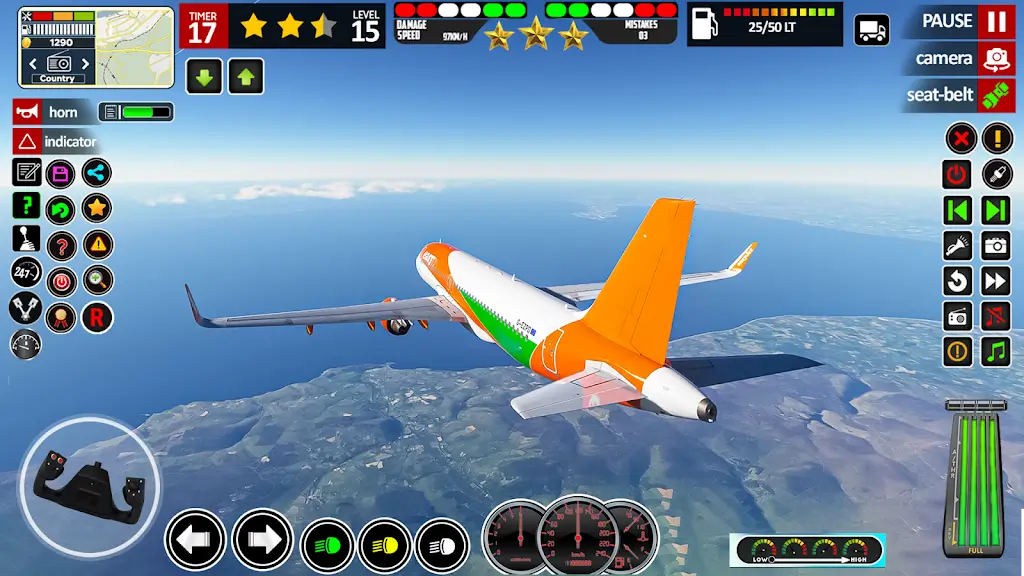Turn on the indicator button
This screenshot has height=576, width=1024.
tap(57, 142)
